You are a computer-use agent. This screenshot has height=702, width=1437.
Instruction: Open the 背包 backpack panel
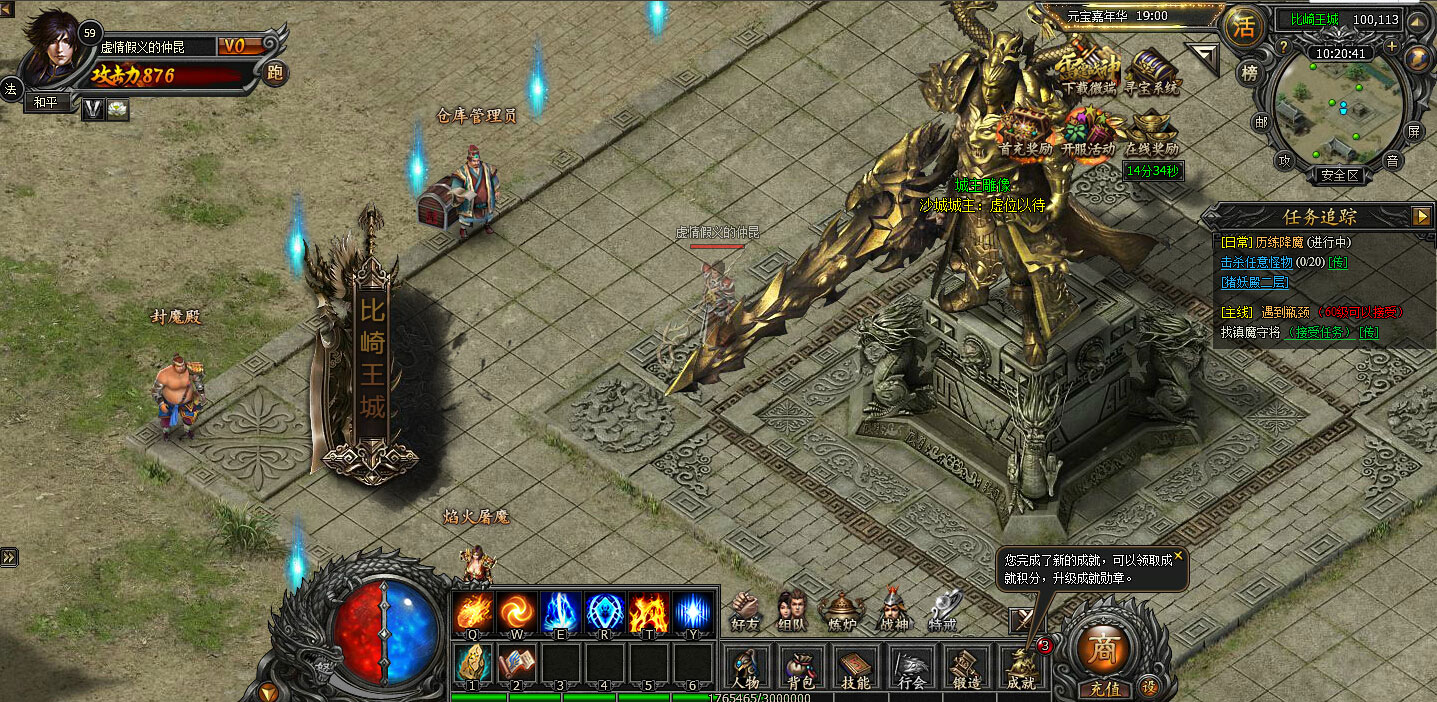click(x=800, y=668)
